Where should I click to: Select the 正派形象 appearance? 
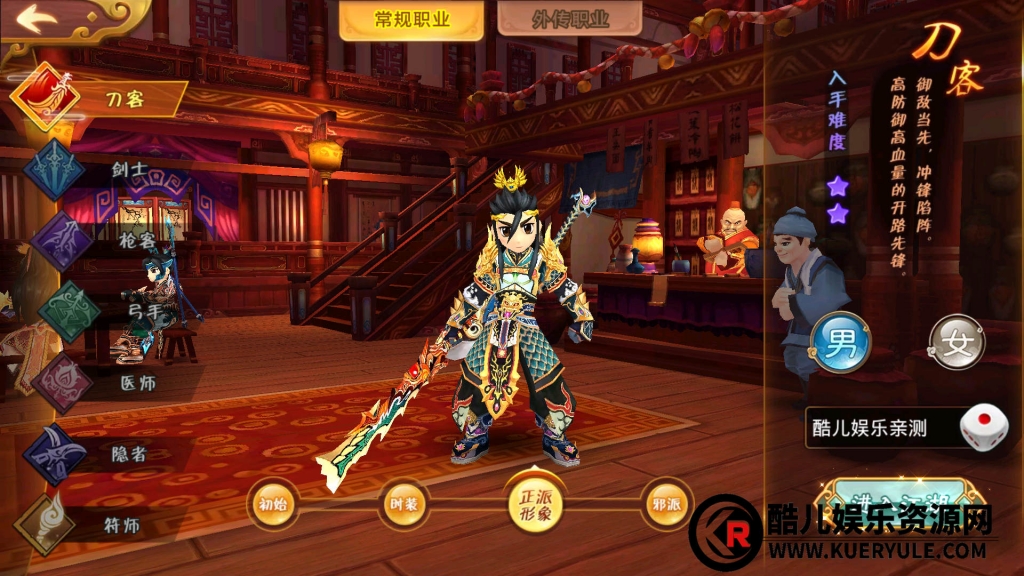pyautogui.click(x=535, y=505)
